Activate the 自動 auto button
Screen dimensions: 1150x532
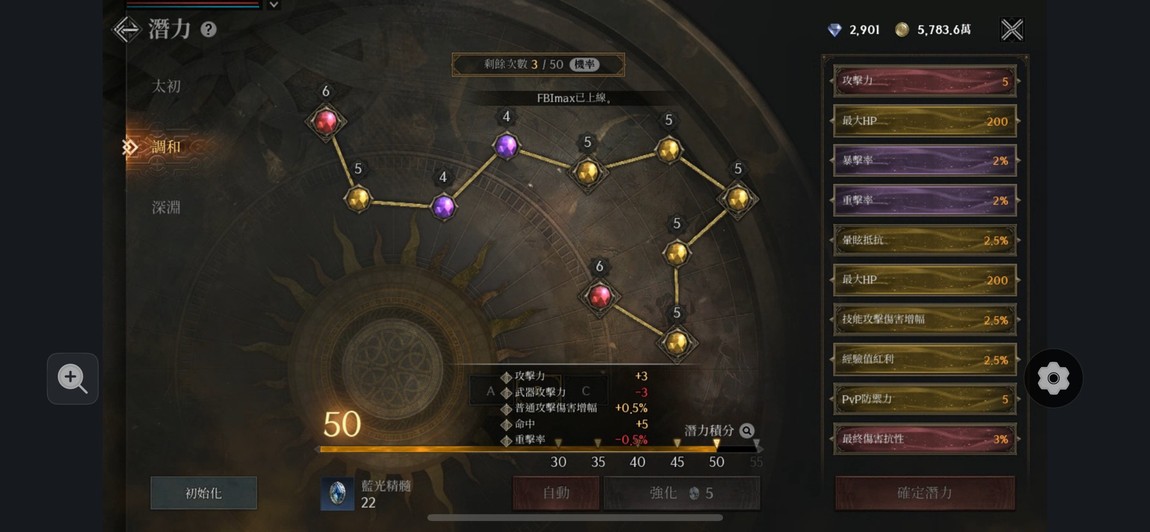pos(556,493)
